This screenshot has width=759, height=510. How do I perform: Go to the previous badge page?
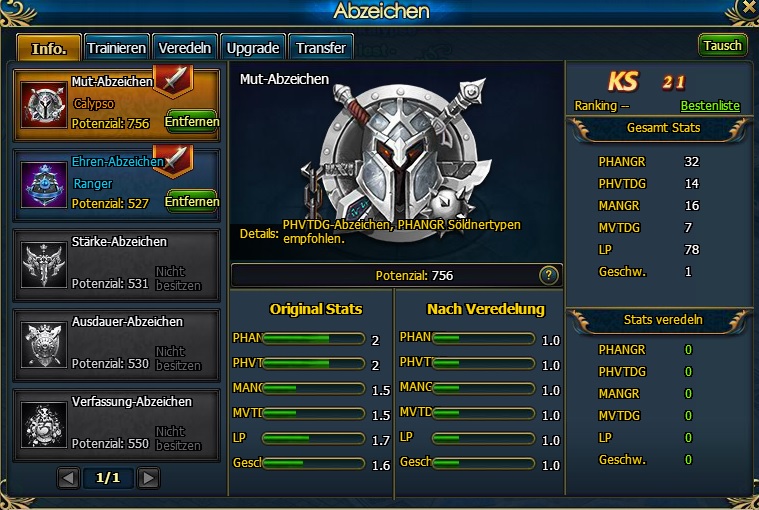(68, 478)
